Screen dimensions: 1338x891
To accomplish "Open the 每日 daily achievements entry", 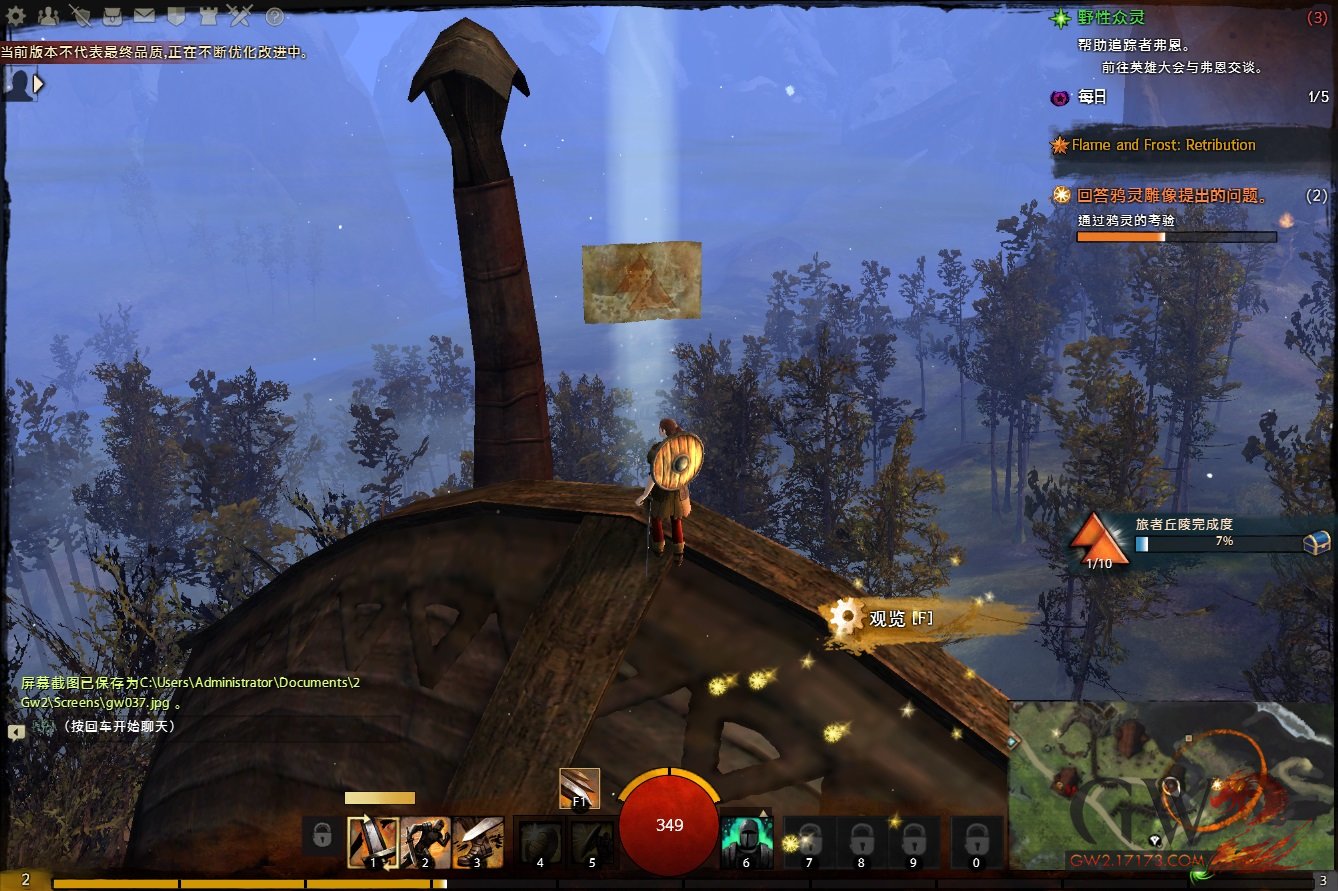I will [x=1092, y=97].
